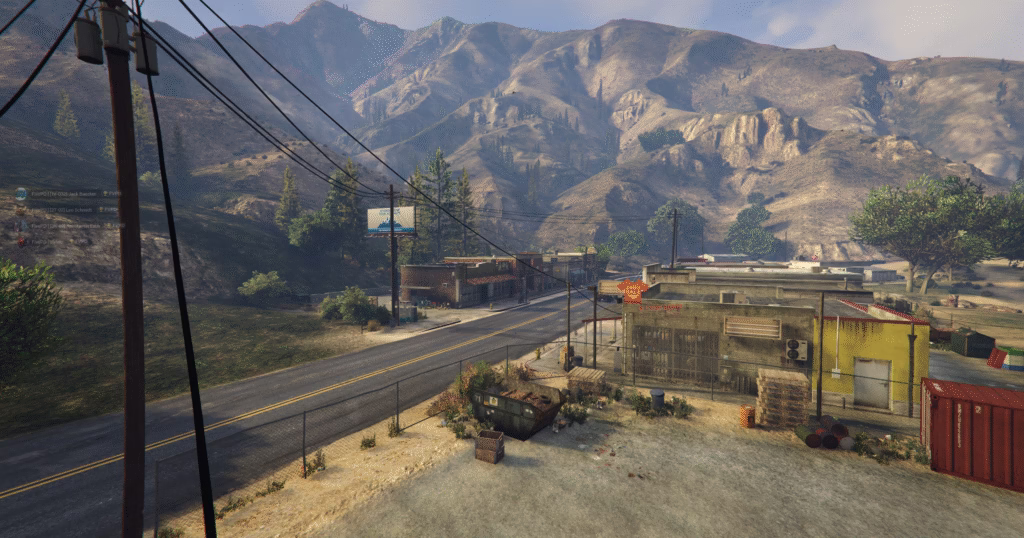This screenshot has width=1024, height=538.
Task: Click the red avatar in voice overlay
Action: (21, 241)
